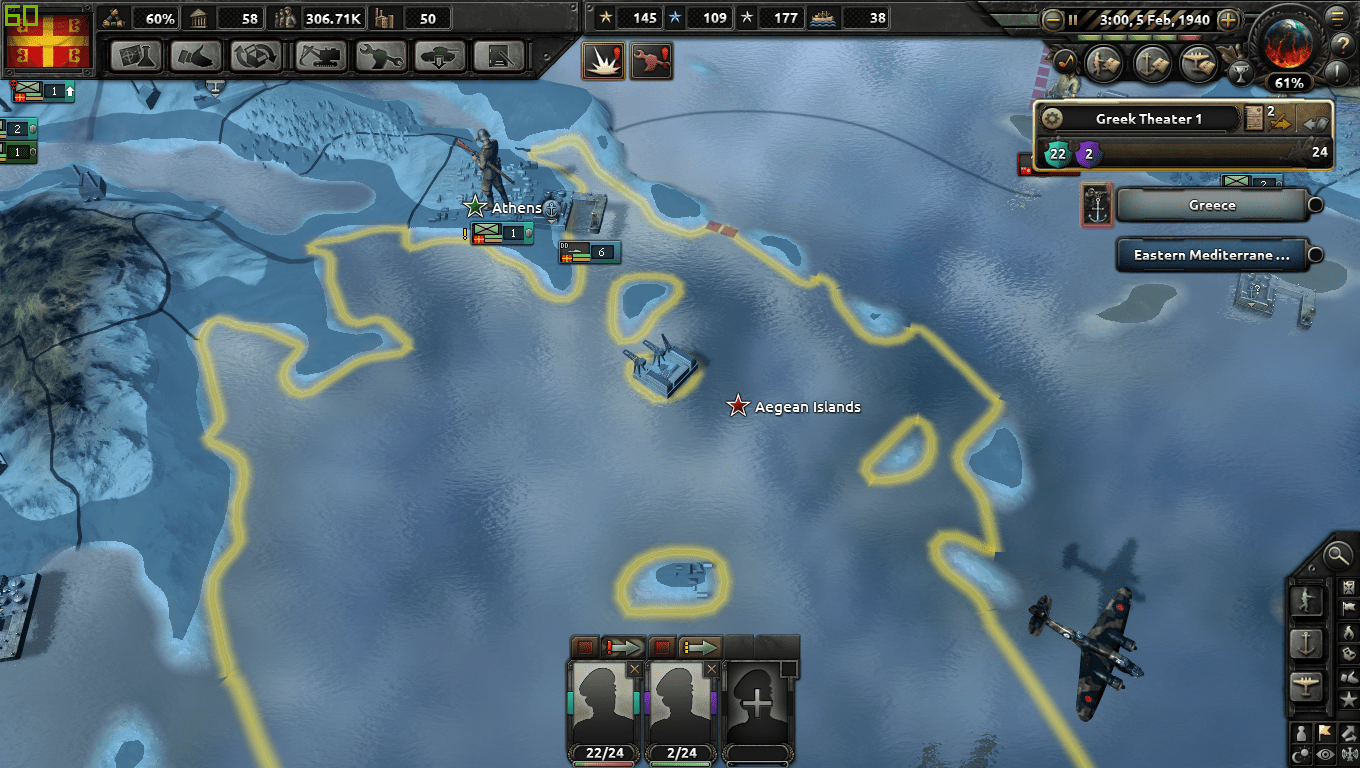Open the province search magnifier tool
Screen dimensions: 1360x768
tap(1336, 556)
